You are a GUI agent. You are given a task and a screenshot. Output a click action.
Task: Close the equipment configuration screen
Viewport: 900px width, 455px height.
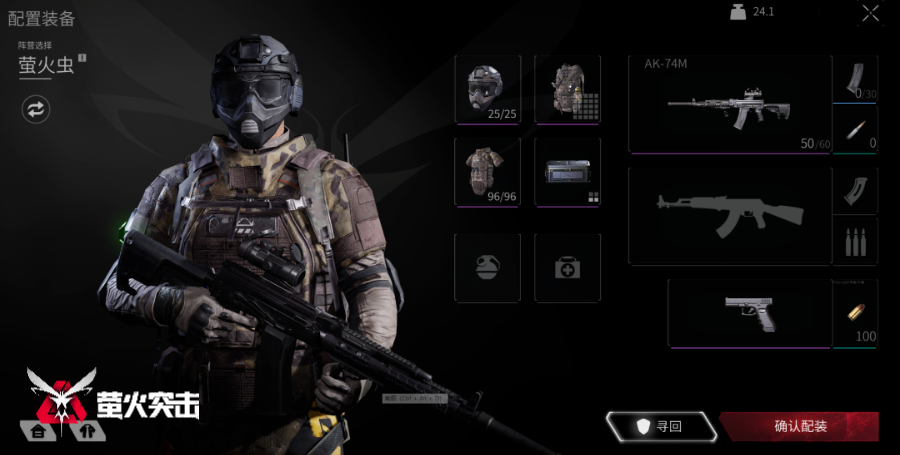pyautogui.click(x=871, y=13)
